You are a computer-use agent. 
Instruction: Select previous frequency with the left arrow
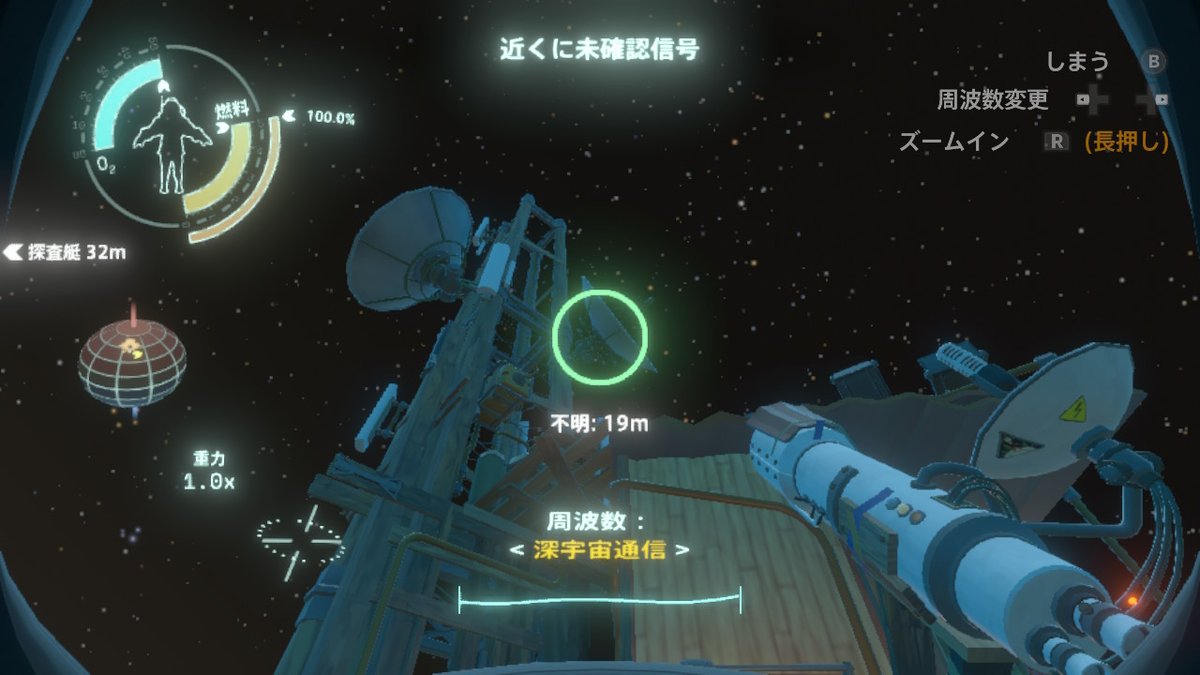coord(517,550)
